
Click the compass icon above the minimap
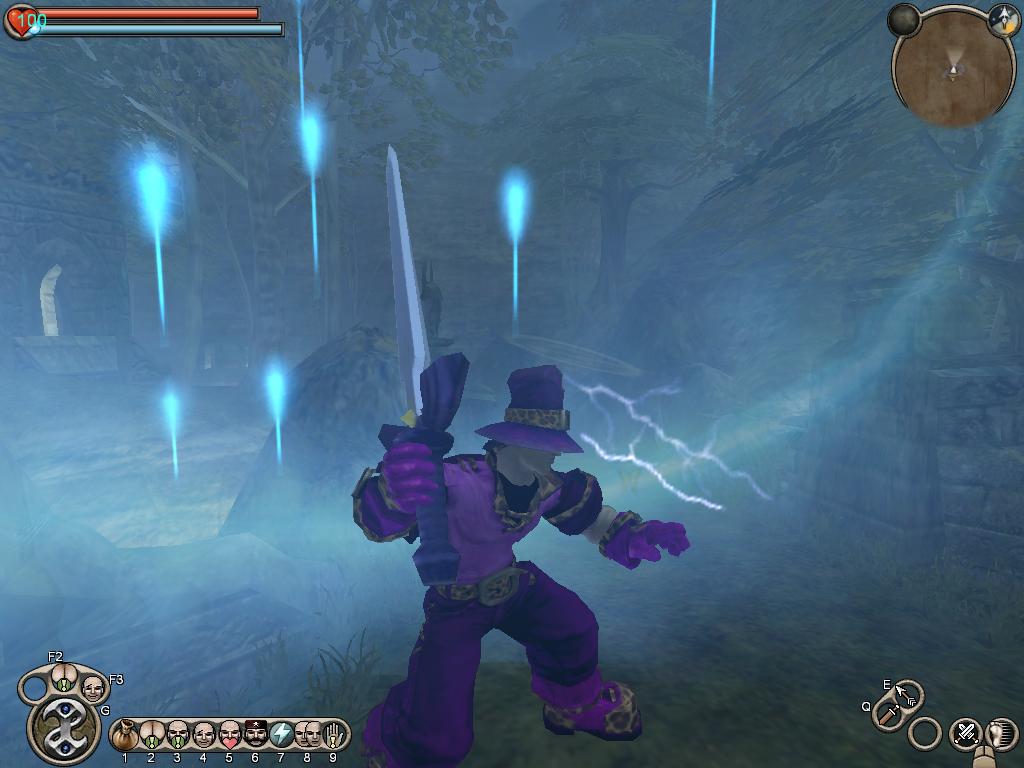click(x=1002, y=18)
